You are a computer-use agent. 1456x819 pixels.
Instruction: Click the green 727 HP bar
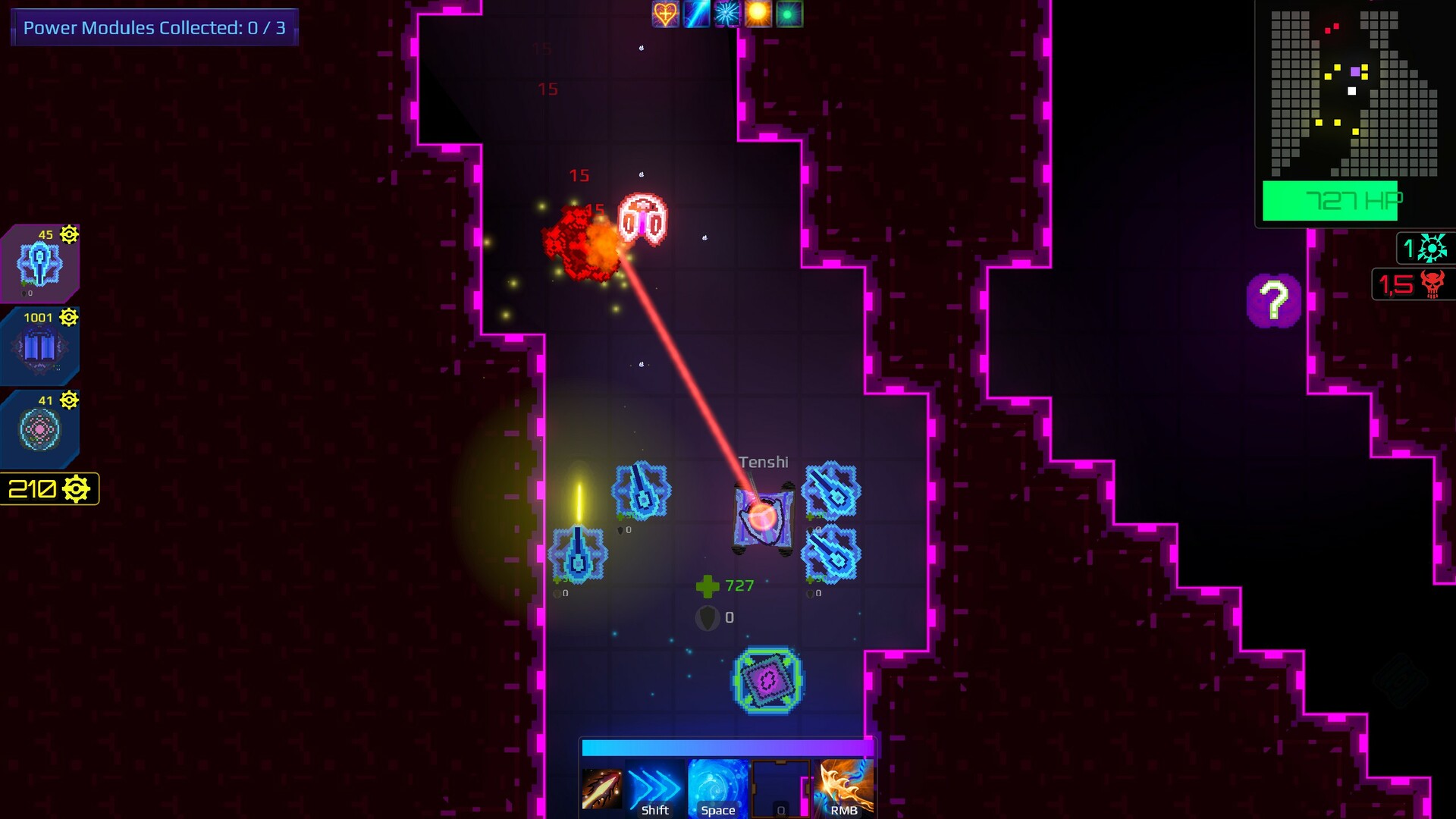click(x=1331, y=201)
